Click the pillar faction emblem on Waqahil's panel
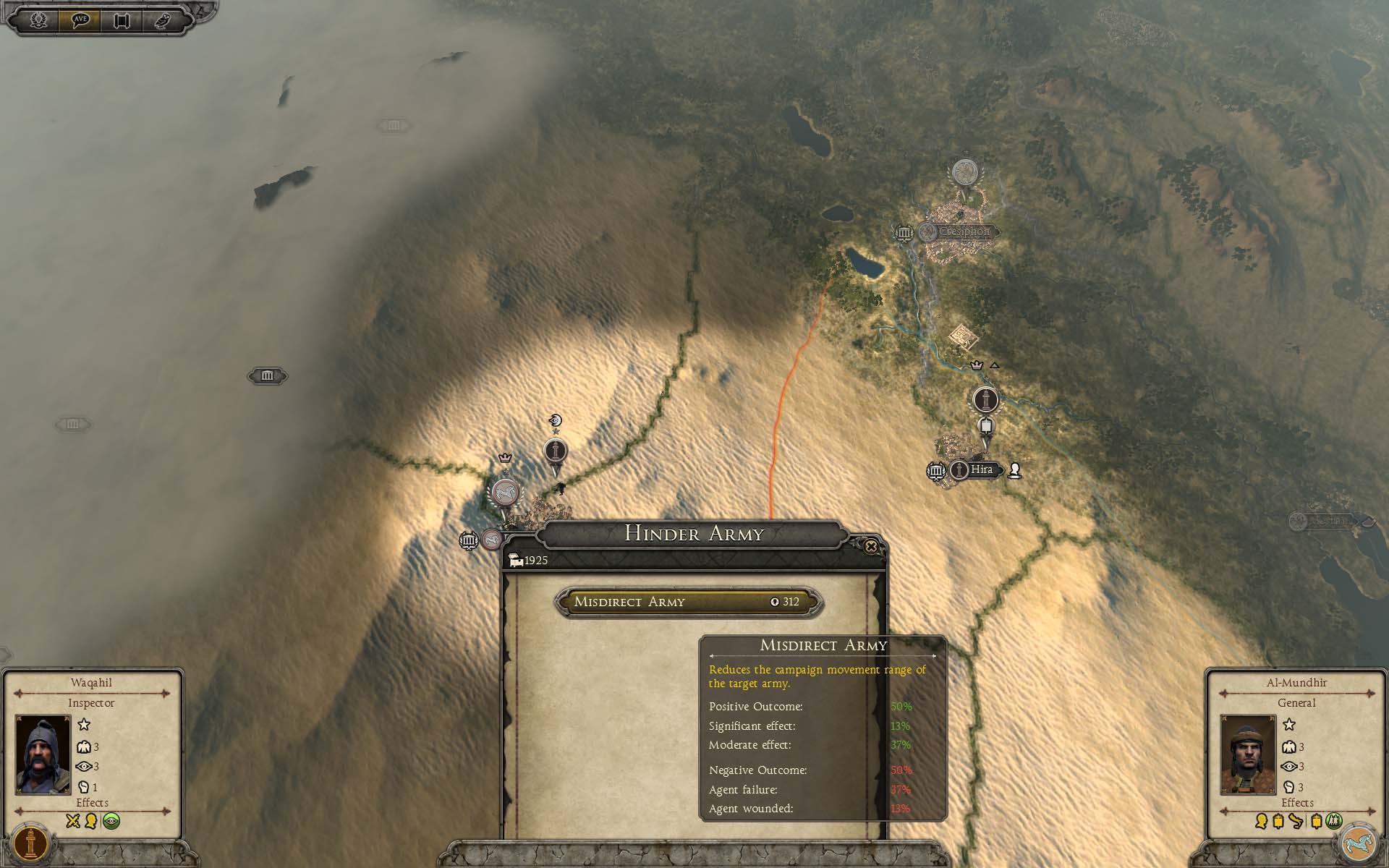 pyautogui.click(x=30, y=843)
